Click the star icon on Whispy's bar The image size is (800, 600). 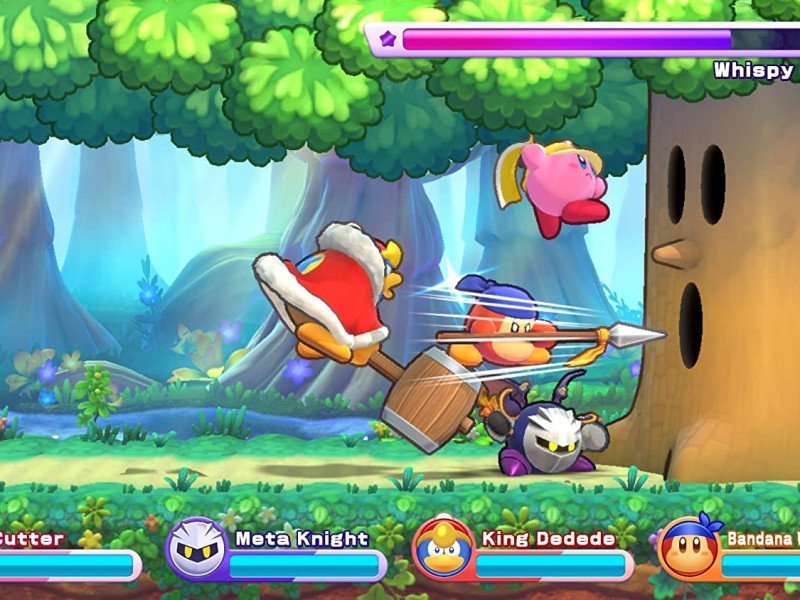[387, 40]
